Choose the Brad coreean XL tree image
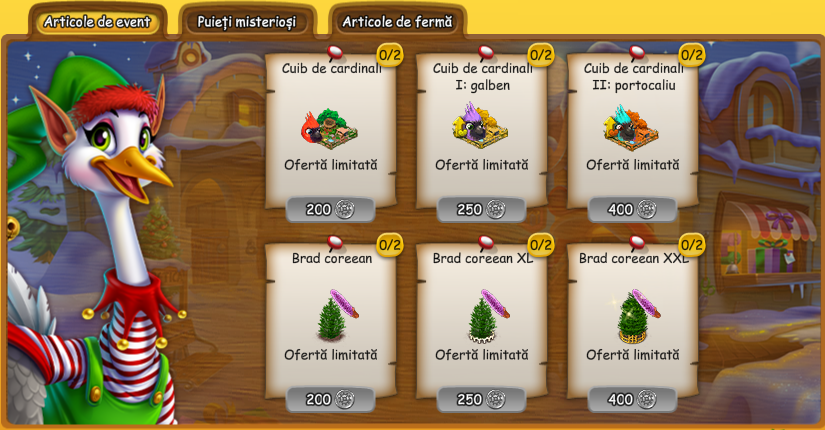825x430 pixels. (x=481, y=315)
